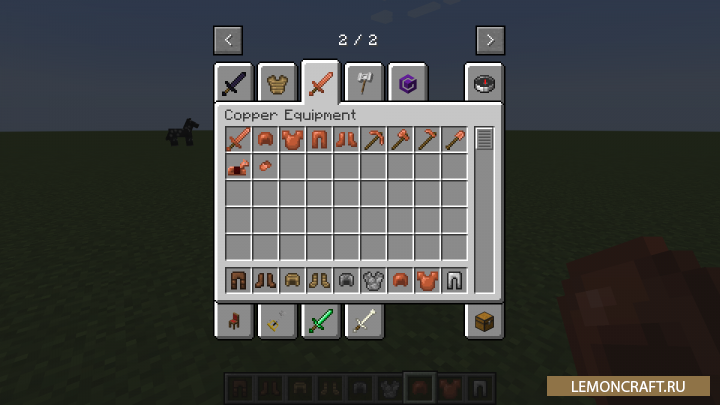Choose the copper shovel slot
Image resolution: width=720 pixels, height=405 pixels.
coord(455,140)
